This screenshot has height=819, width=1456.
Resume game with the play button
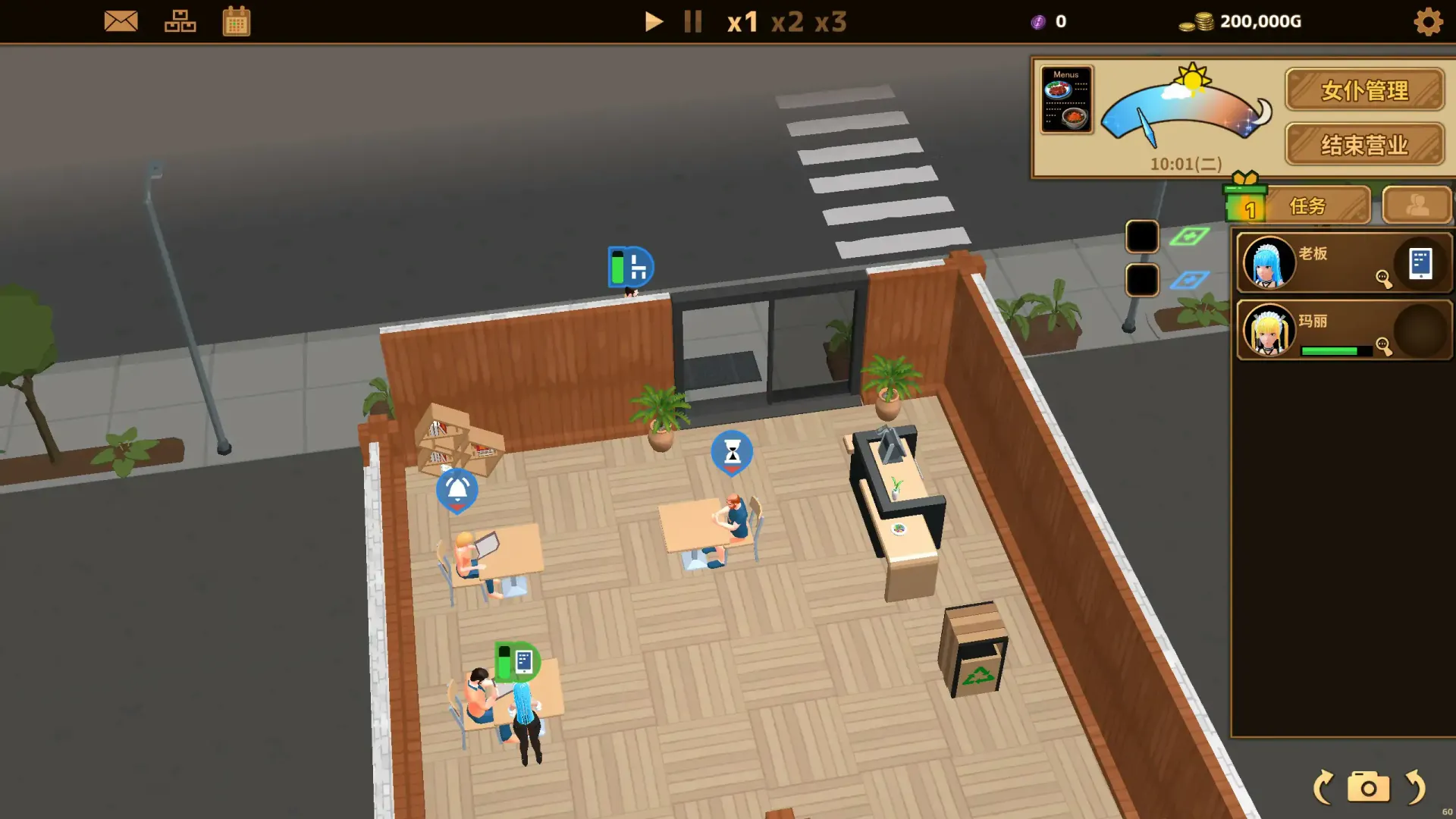pos(653,21)
